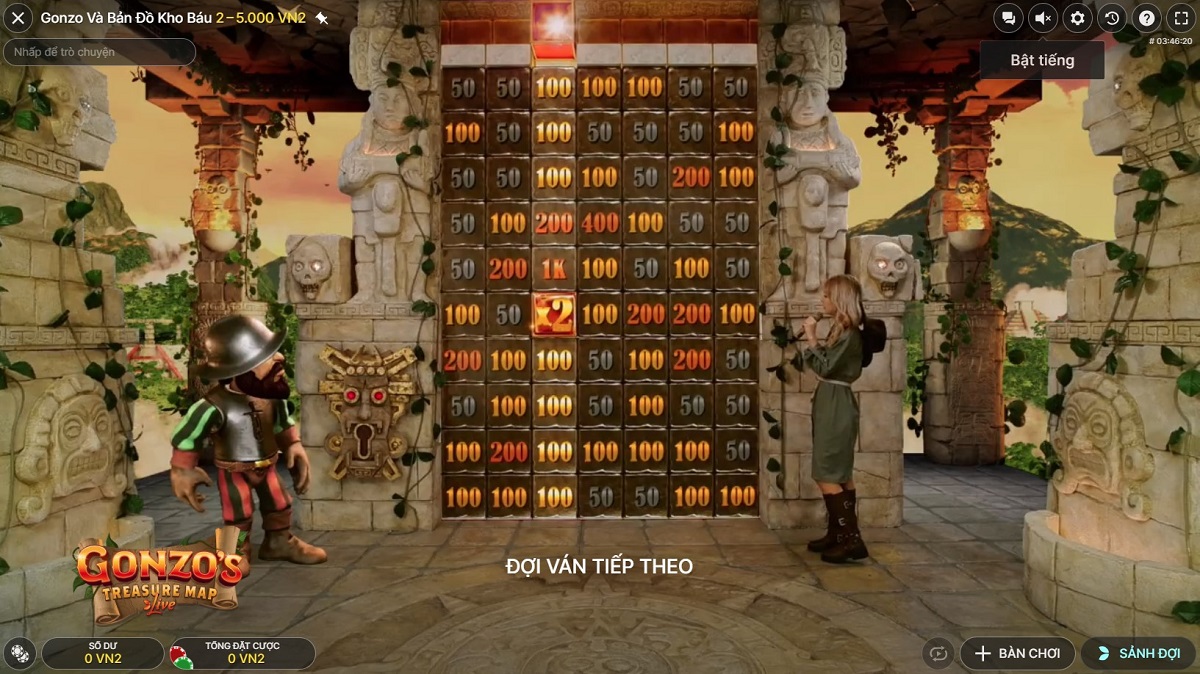
Task: Select the TỔNG ĐẶT CƯỢC total bet panel
Action: click(x=241, y=653)
